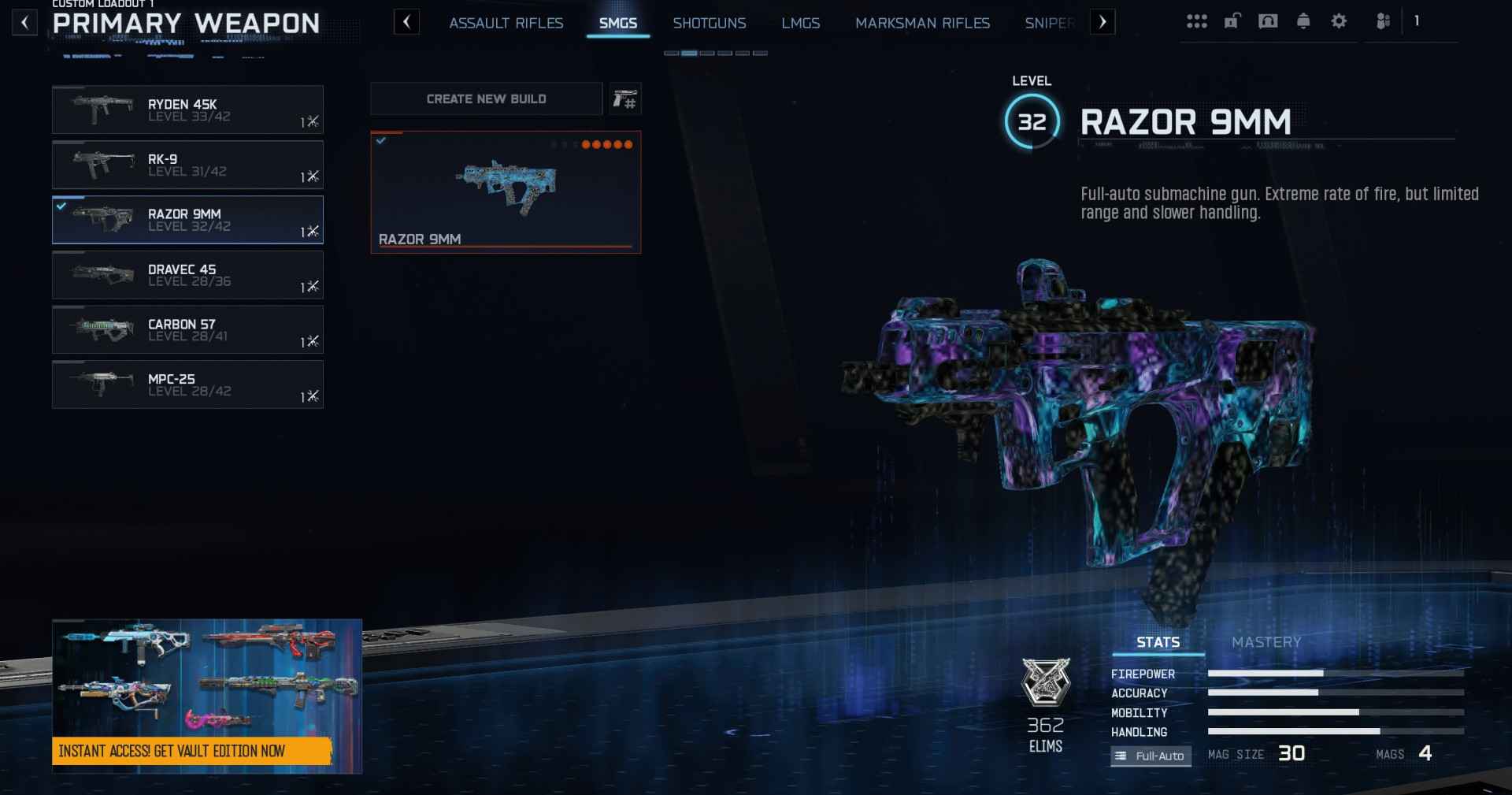Choose the MPC-25 weapon row

(x=187, y=385)
